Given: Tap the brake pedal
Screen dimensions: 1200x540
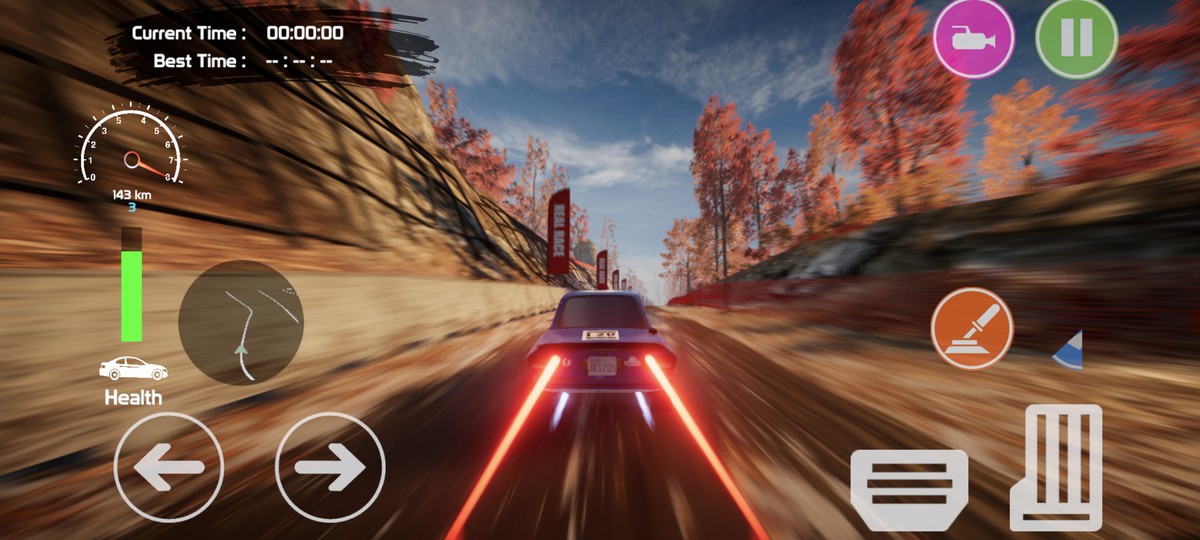Looking at the screenshot, I should point(908,489).
